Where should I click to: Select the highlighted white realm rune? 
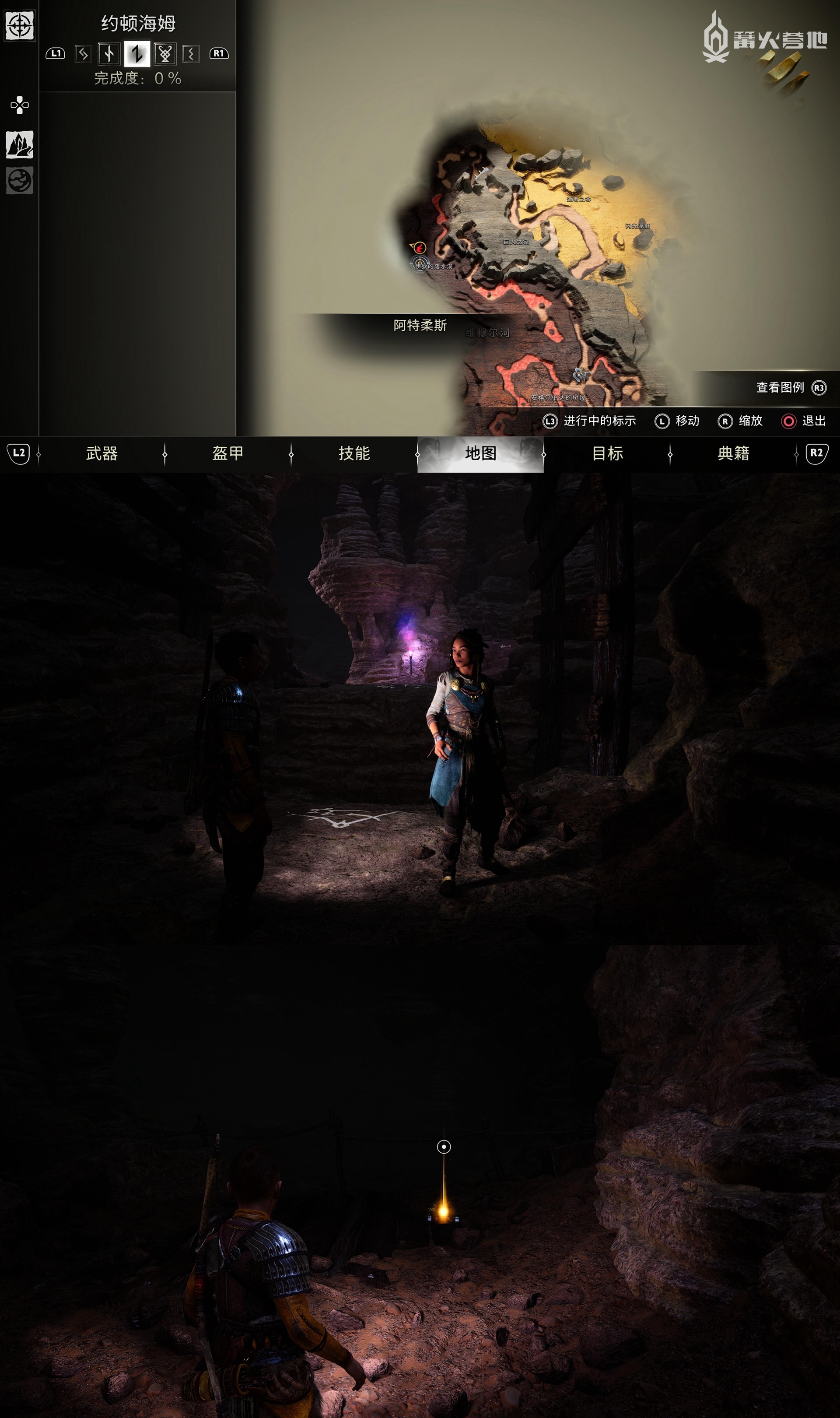tap(137, 54)
